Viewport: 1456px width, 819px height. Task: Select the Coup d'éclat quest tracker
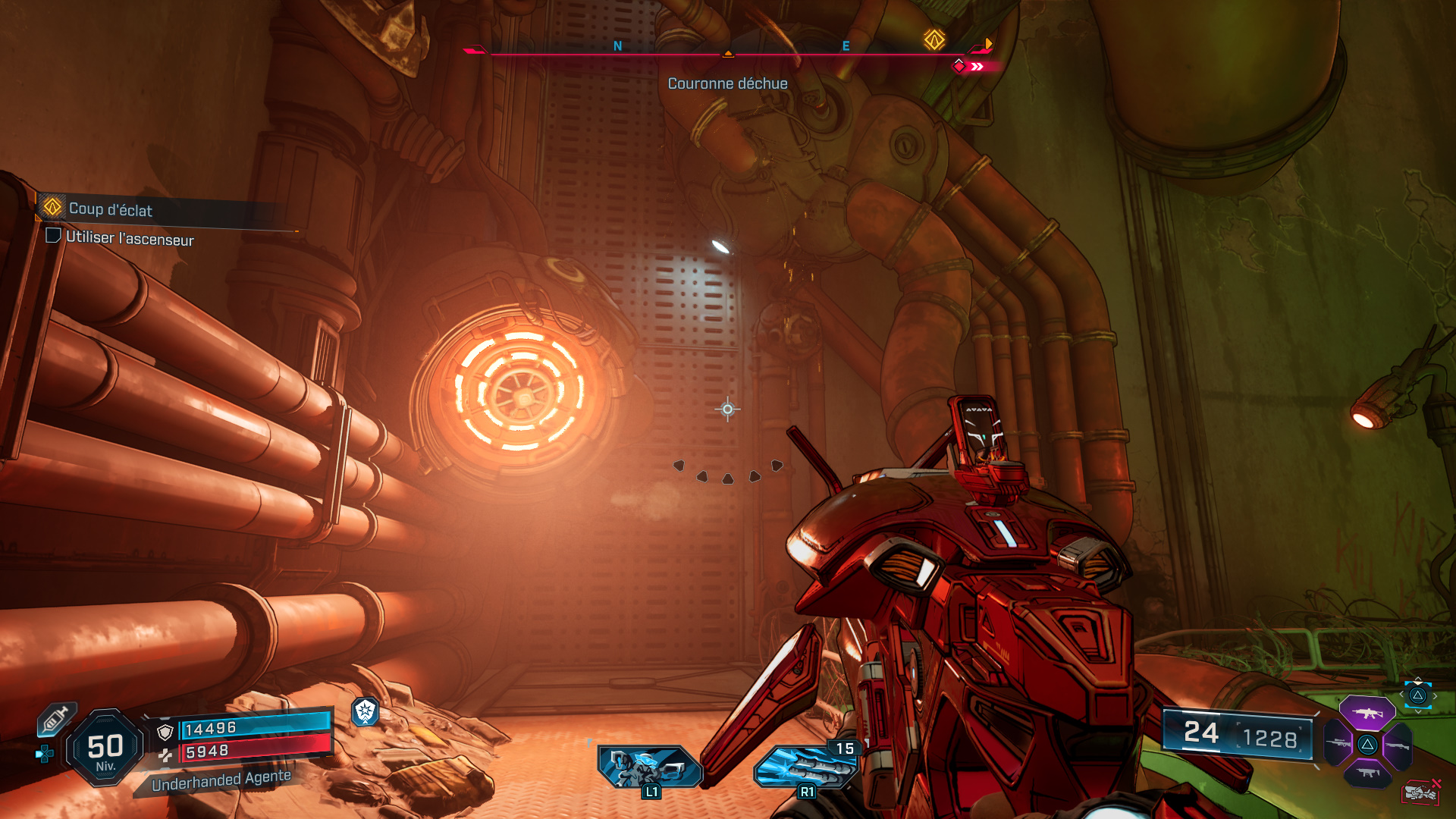110,209
